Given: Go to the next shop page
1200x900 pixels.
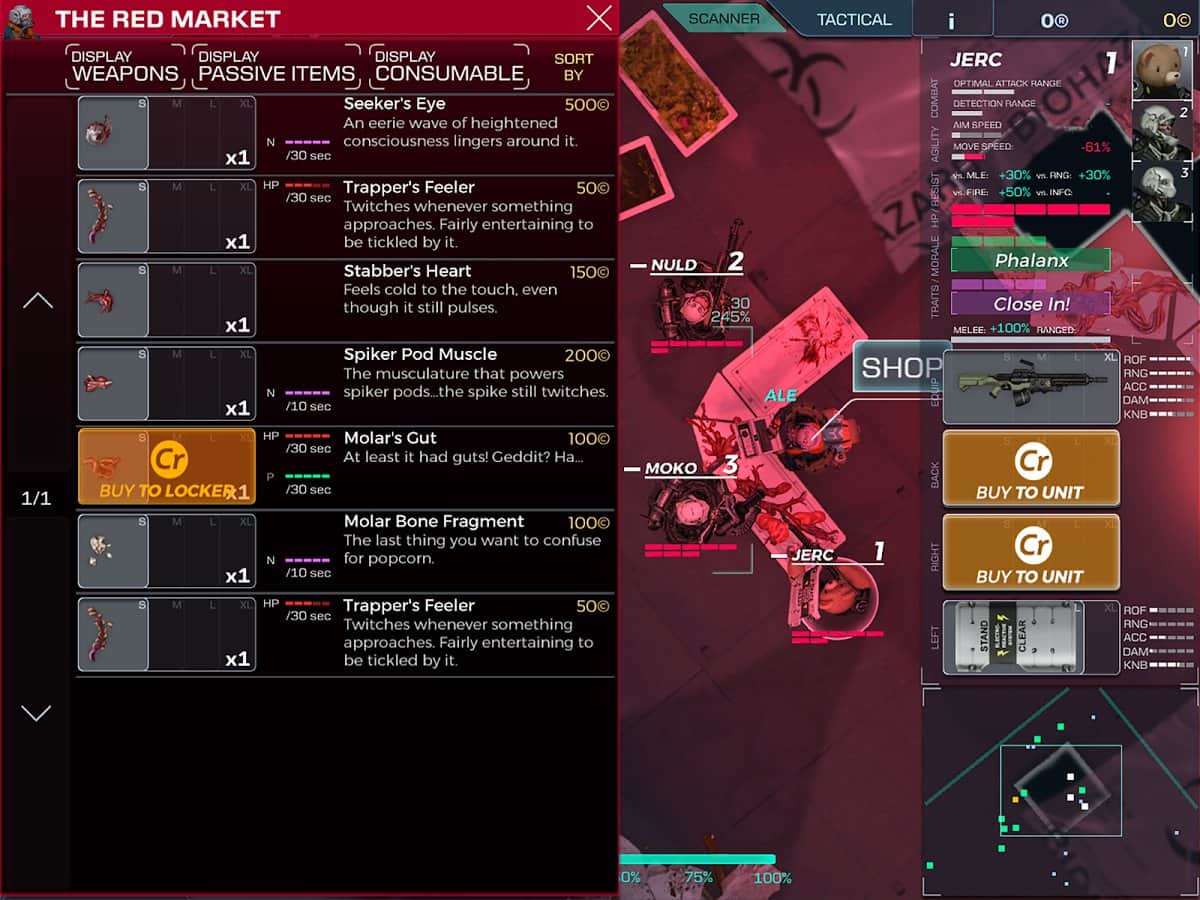Looking at the screenshot, I should 37,713.
